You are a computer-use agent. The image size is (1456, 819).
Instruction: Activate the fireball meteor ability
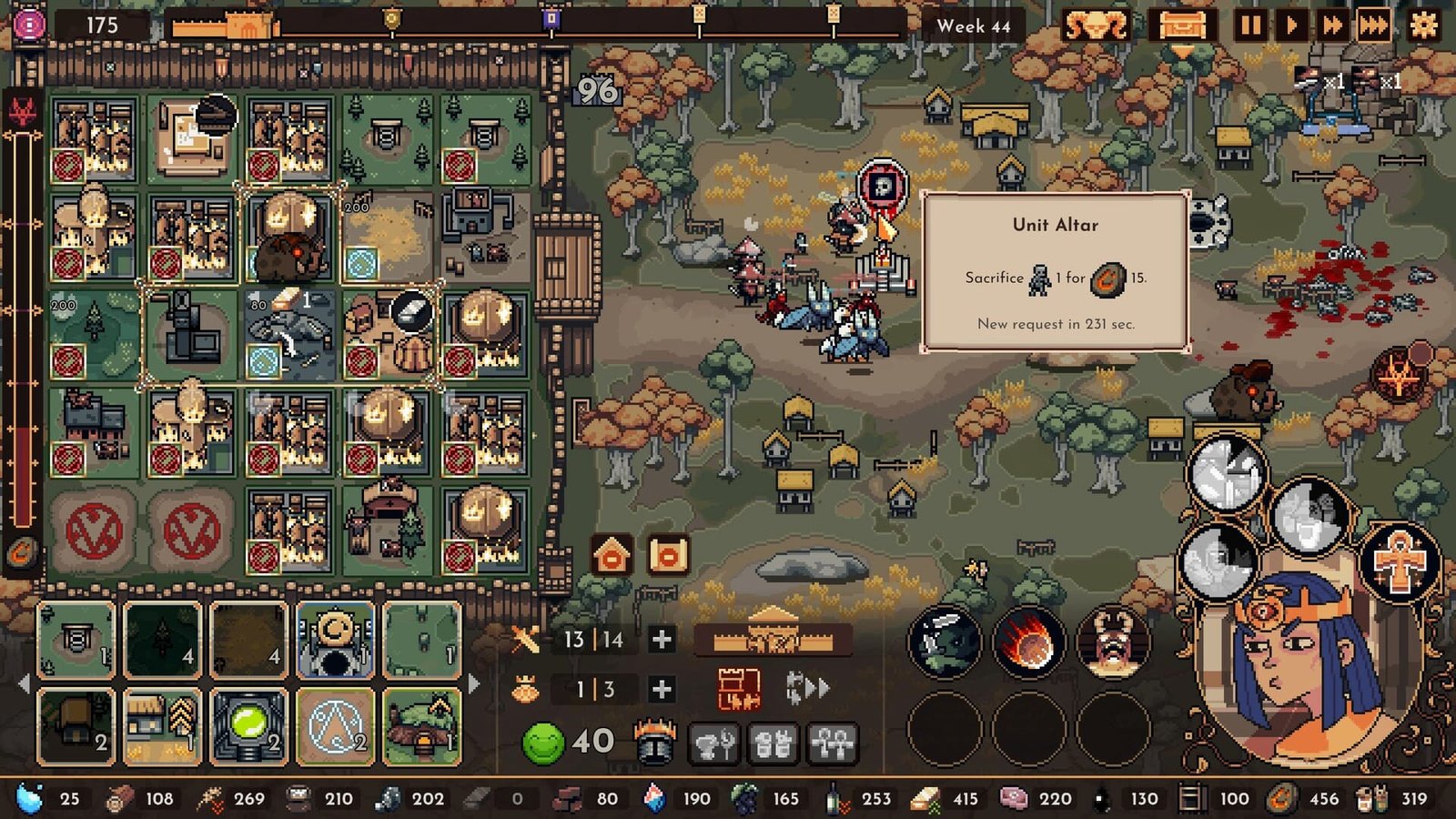pyautogui.click(x=1028, y=643)
